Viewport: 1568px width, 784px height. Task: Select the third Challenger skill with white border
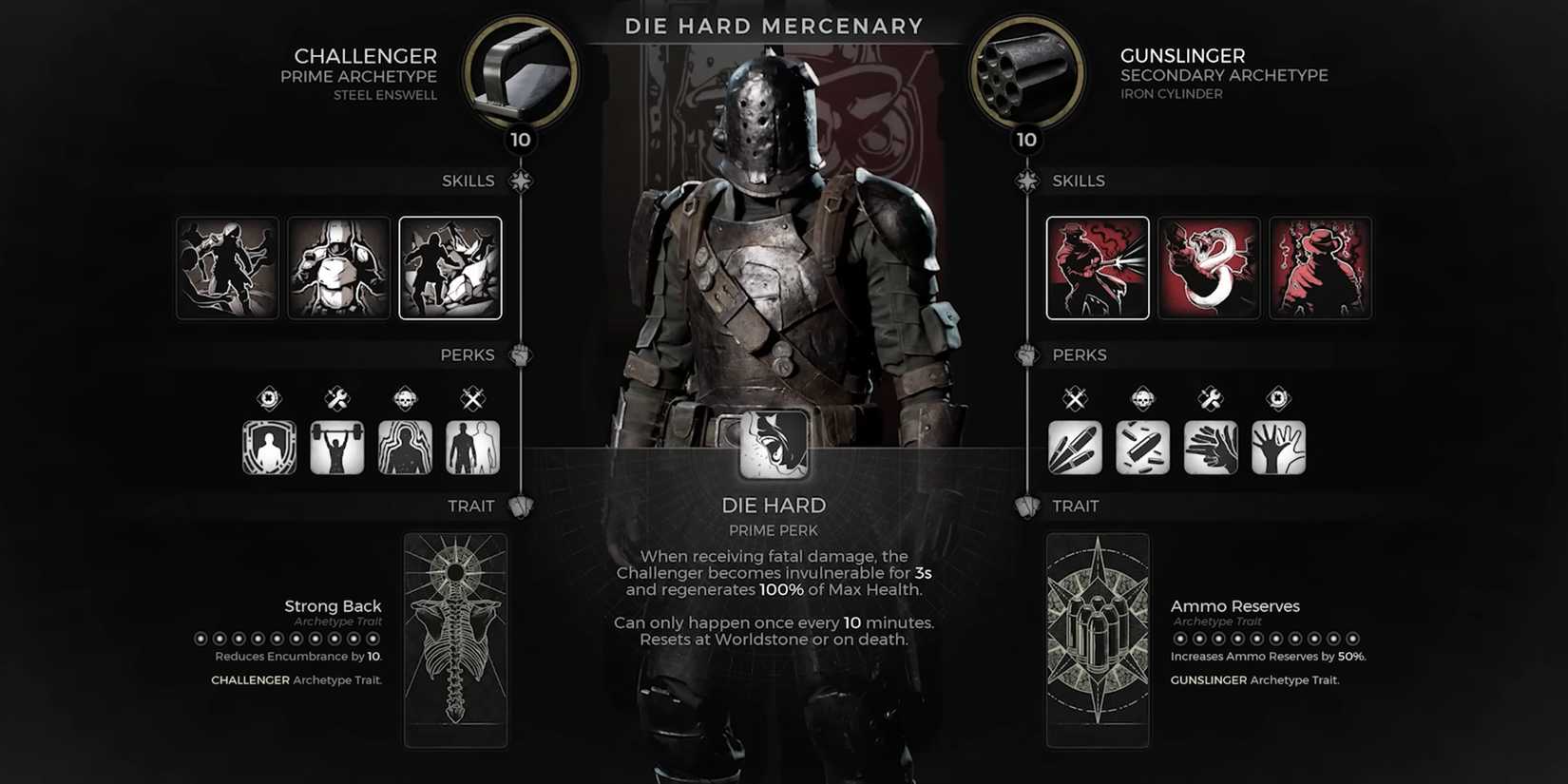click(x=451, y=268)
